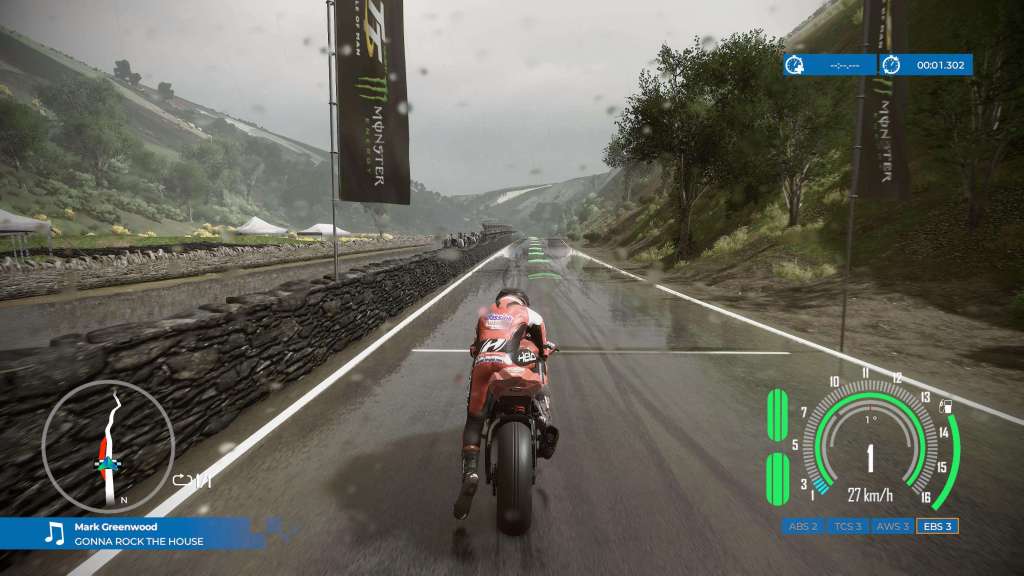Select the ABS 2 rider aid indicator
Viewport: 1024px width, 576px height.
coord(803,526)
